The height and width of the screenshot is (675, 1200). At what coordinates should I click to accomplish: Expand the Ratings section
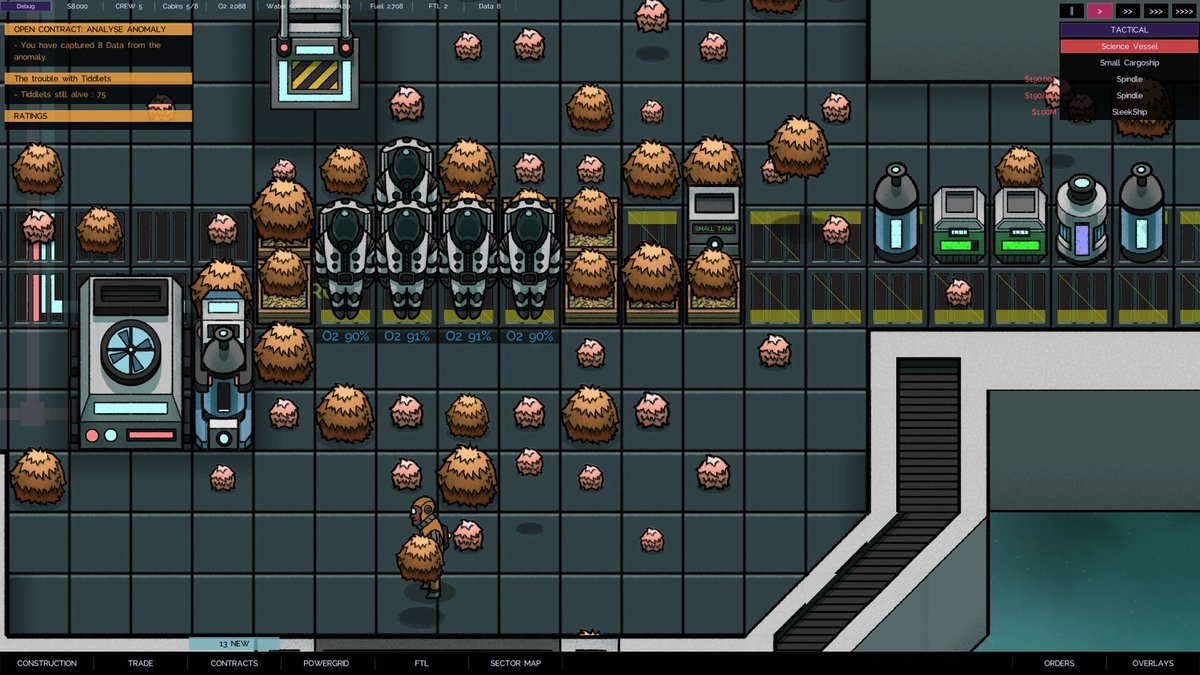coord(98,116)
